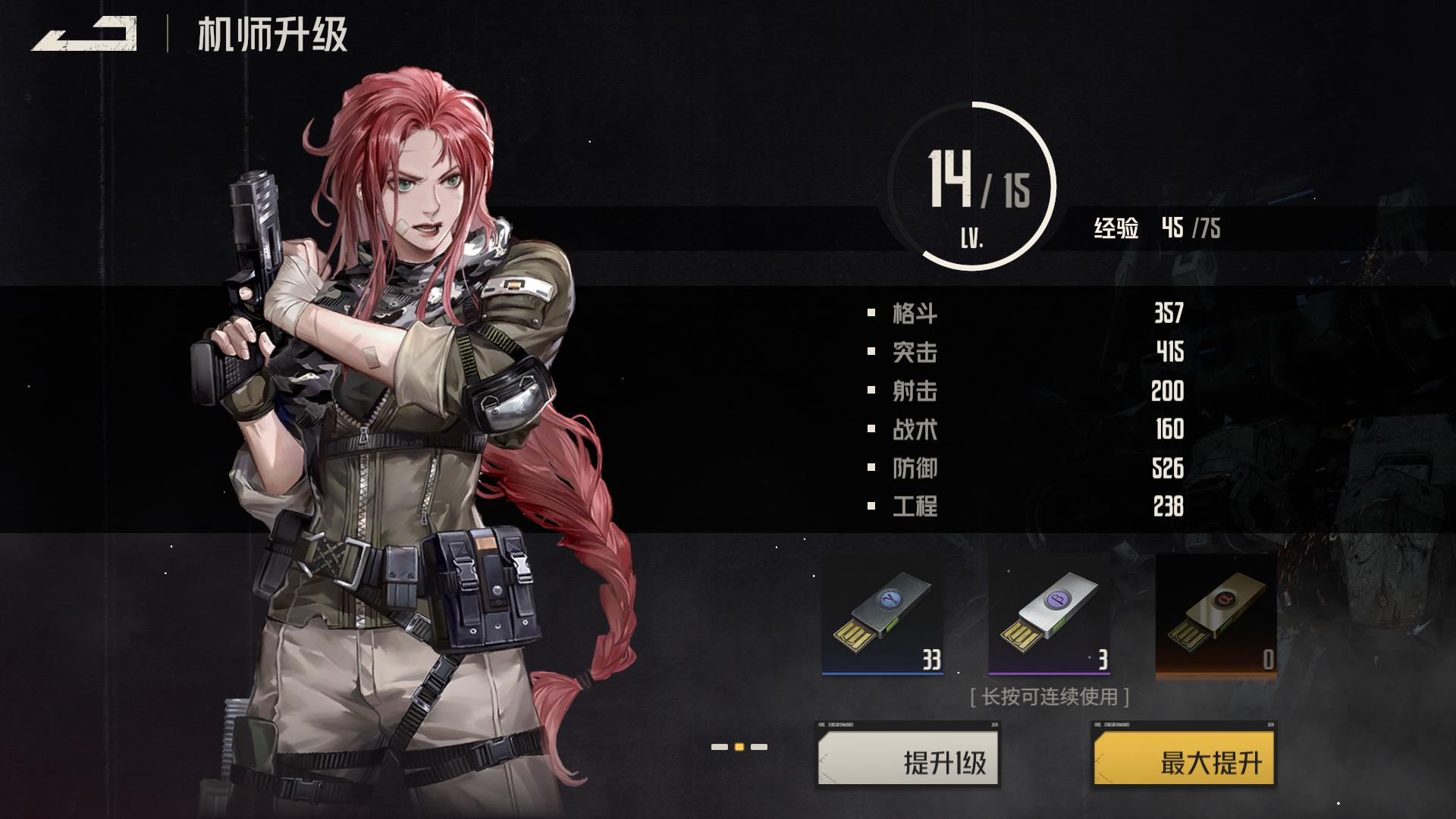Select the gold alpha USB drive item

[x=1216, y=614]
